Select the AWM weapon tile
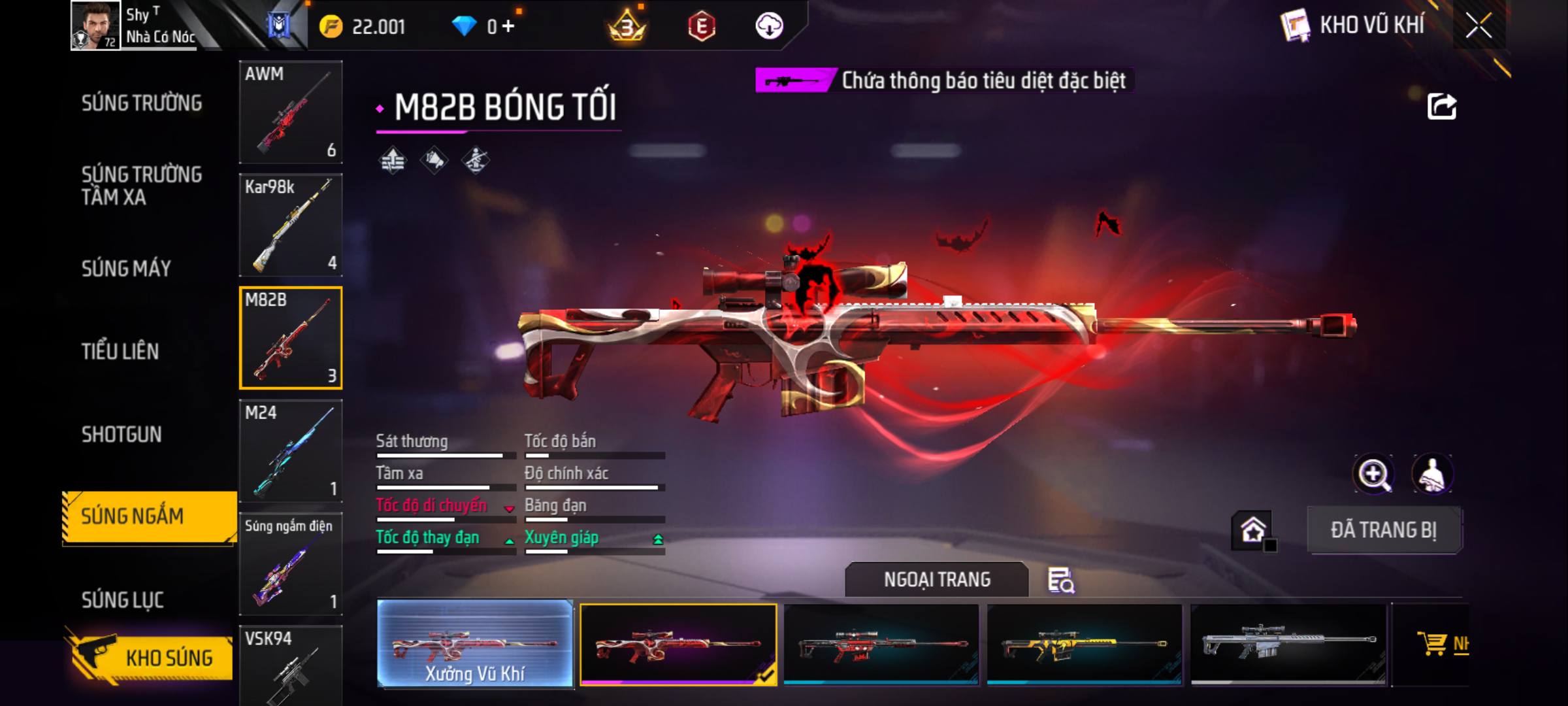This screenshot has height=706, width=1568. pyautogui.click(x=291, y=112)
